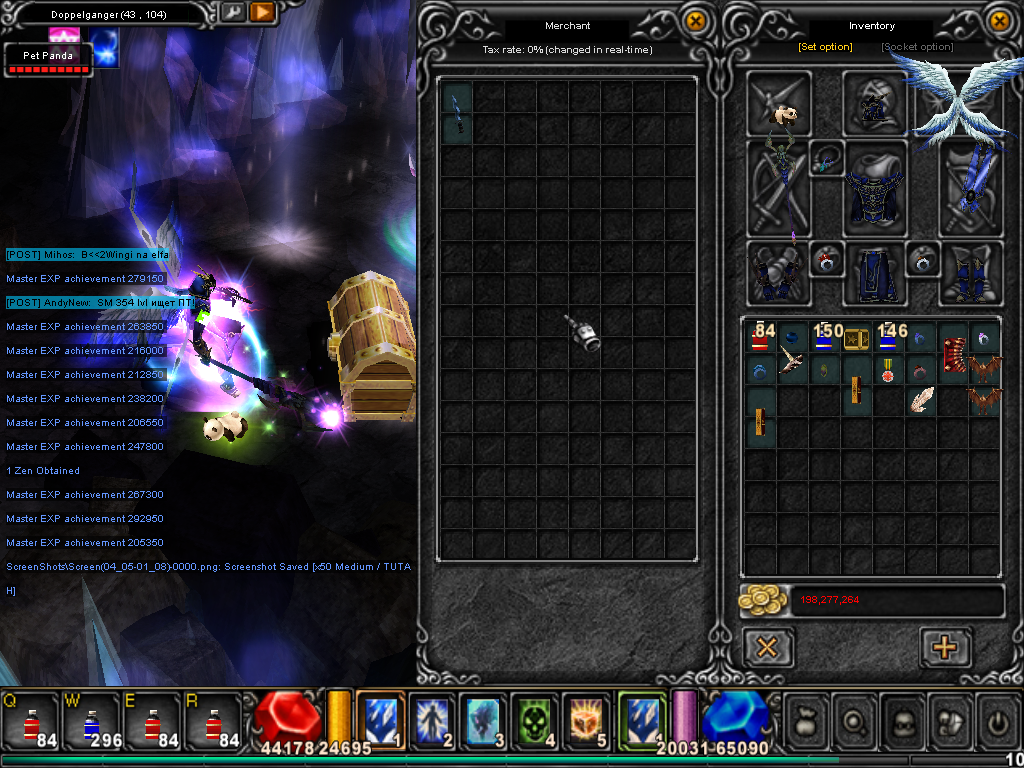Close the Inventory window
Screen dimensions: 1024x768
click(999, 20)
